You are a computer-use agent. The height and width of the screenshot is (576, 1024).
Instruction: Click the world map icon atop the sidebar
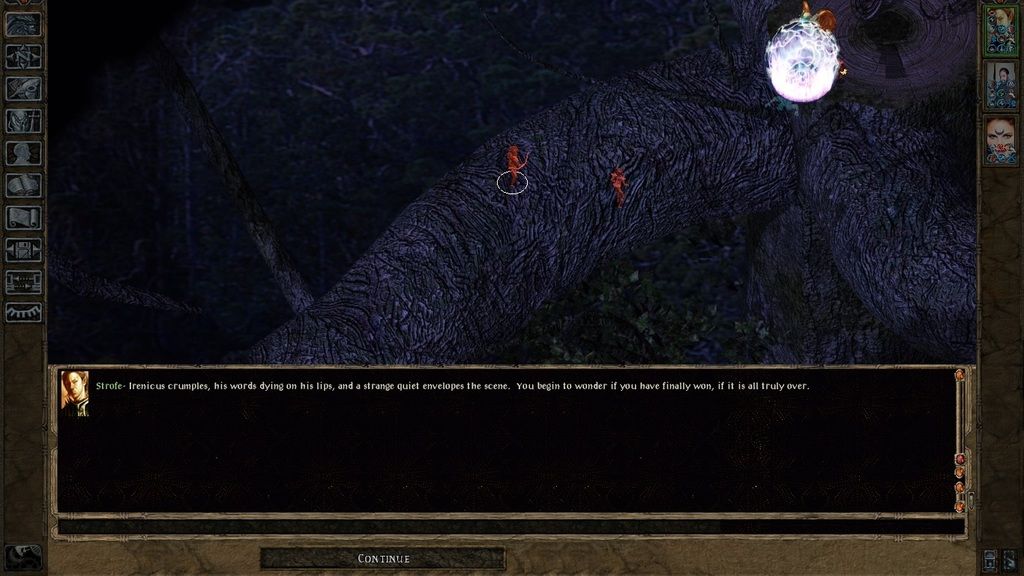point(23,25)
